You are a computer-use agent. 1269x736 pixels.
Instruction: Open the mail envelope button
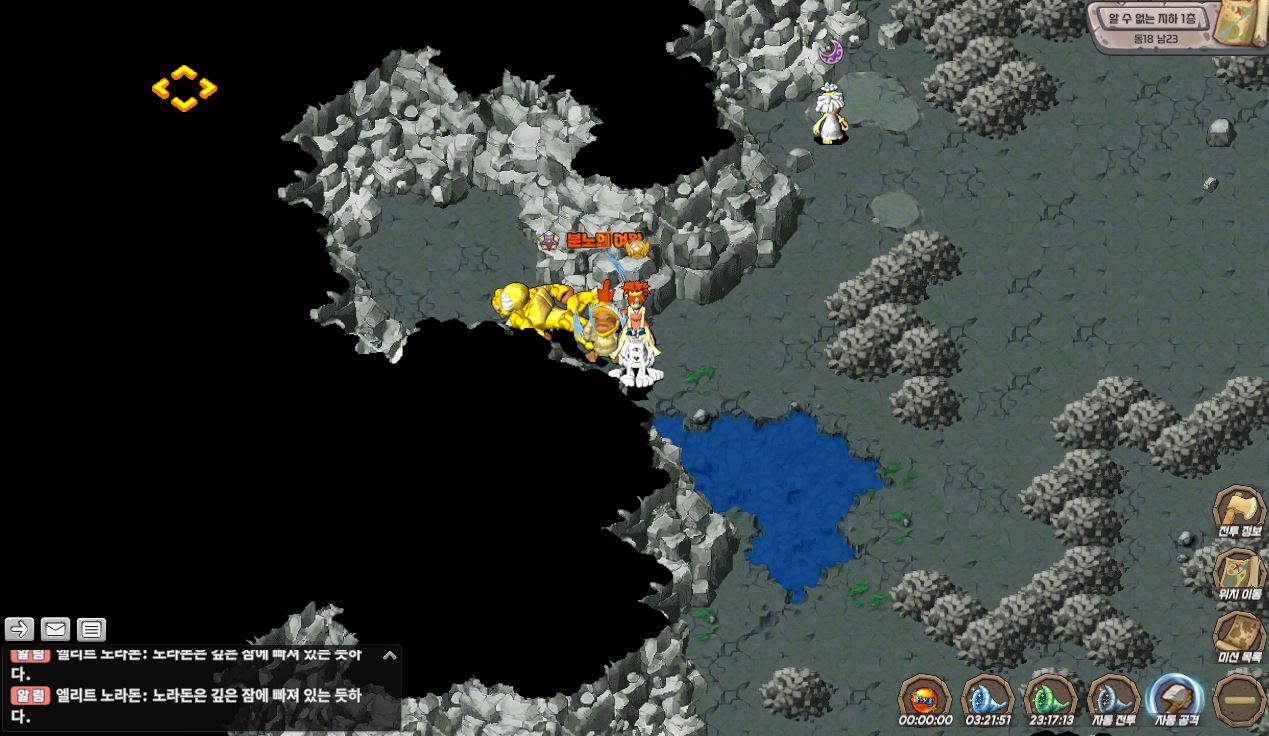coord(56,629)
